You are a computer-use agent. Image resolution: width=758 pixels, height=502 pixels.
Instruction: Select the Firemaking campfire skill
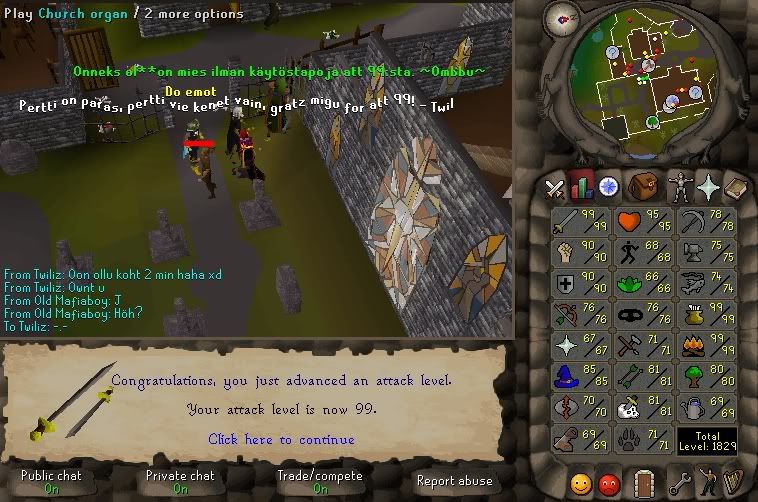[x=691, y=346]
